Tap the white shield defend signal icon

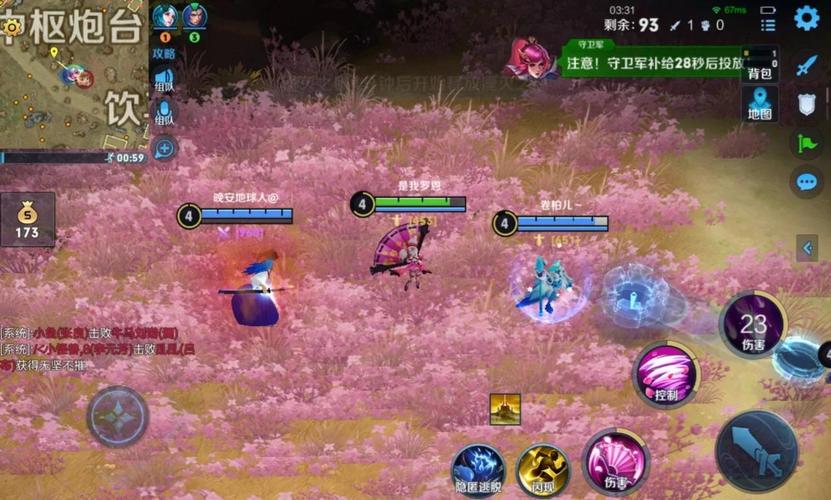(806, 104)
